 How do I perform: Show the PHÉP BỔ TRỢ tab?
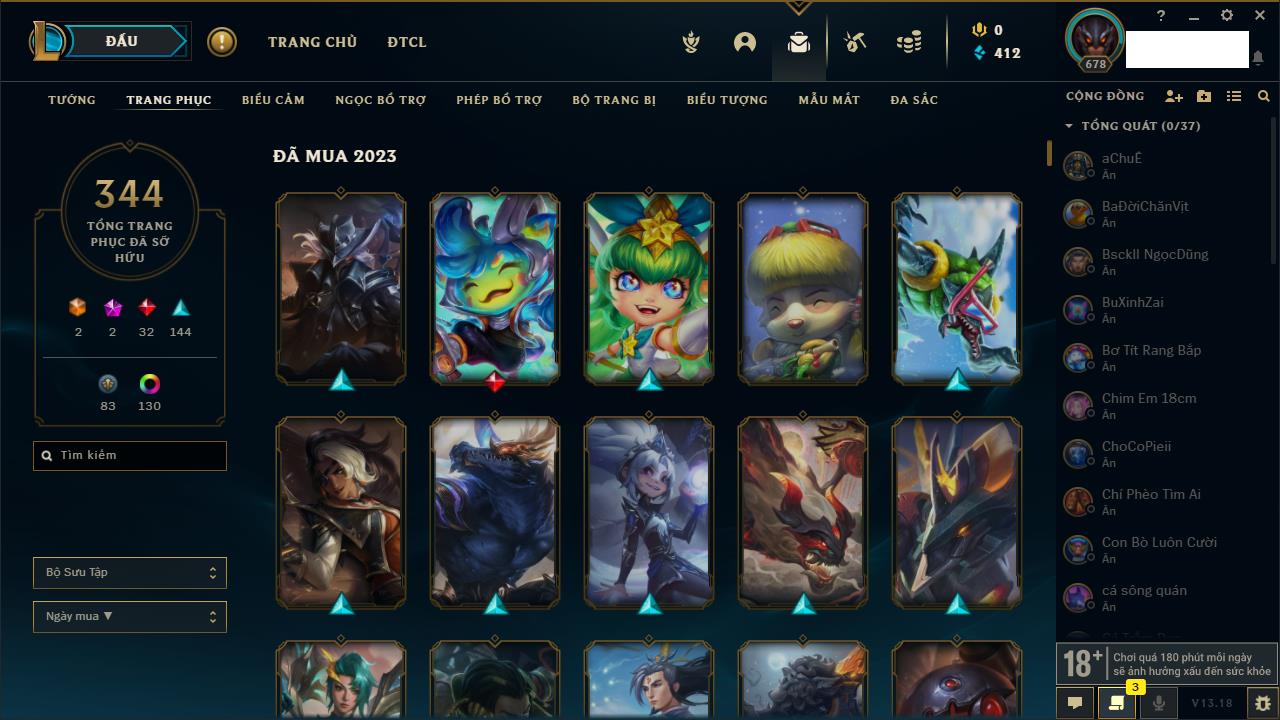pos(499,100)
